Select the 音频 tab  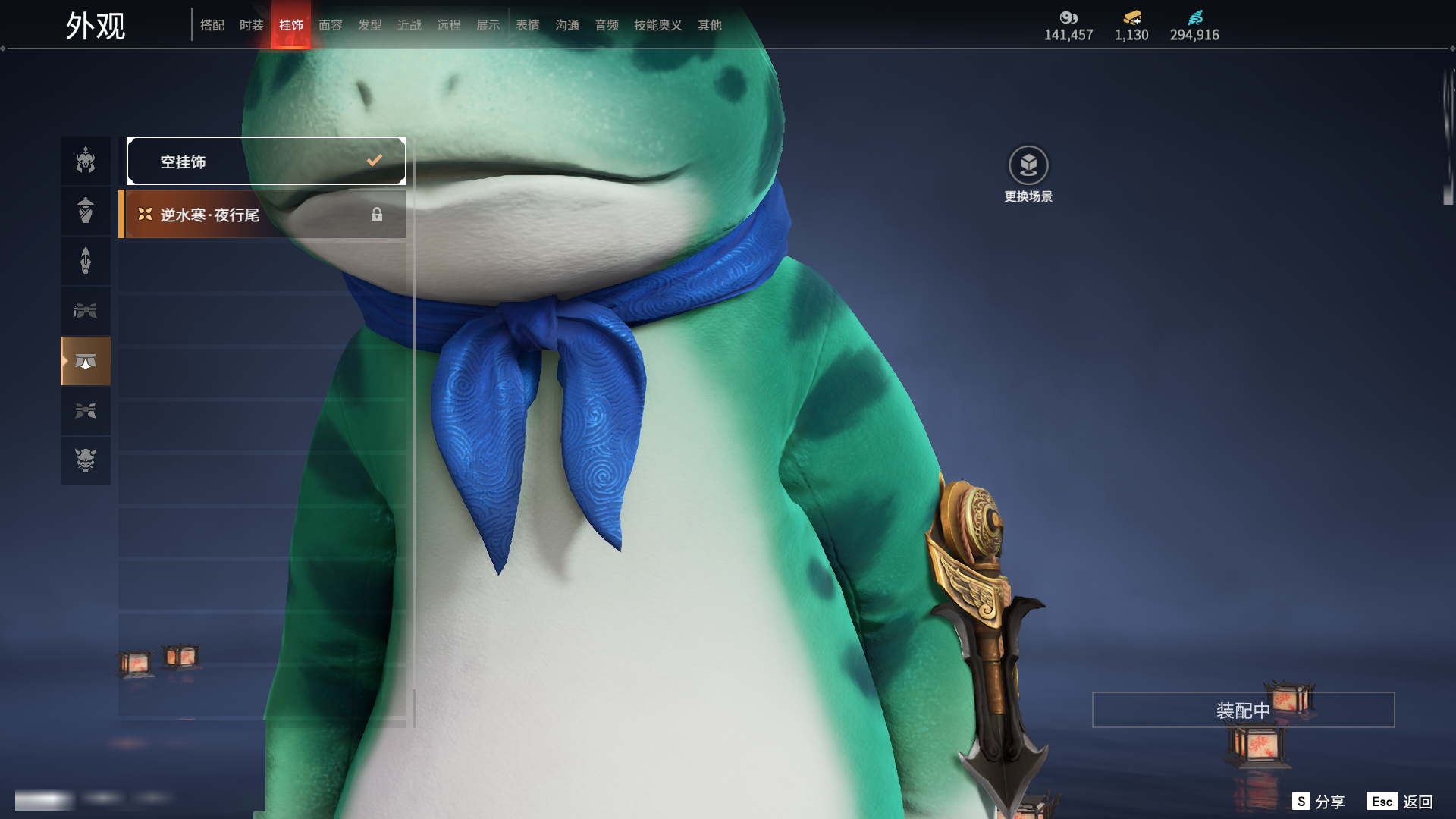[x=607, y=25]
